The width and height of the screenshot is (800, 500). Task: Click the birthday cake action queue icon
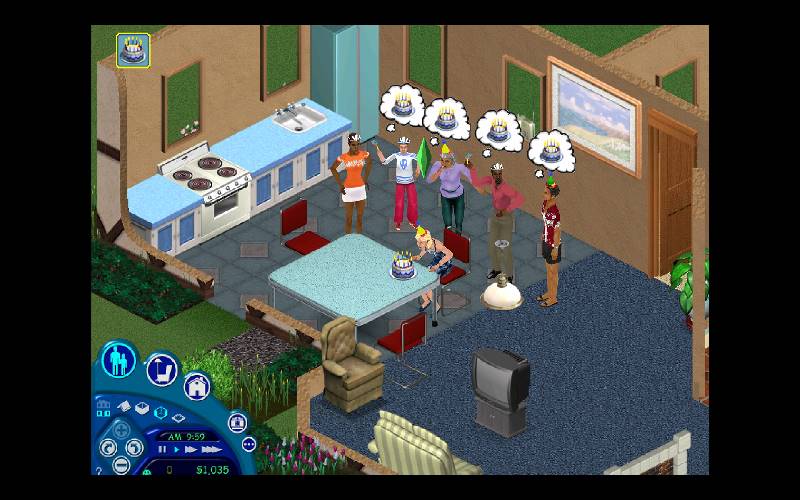click(133, 50)
